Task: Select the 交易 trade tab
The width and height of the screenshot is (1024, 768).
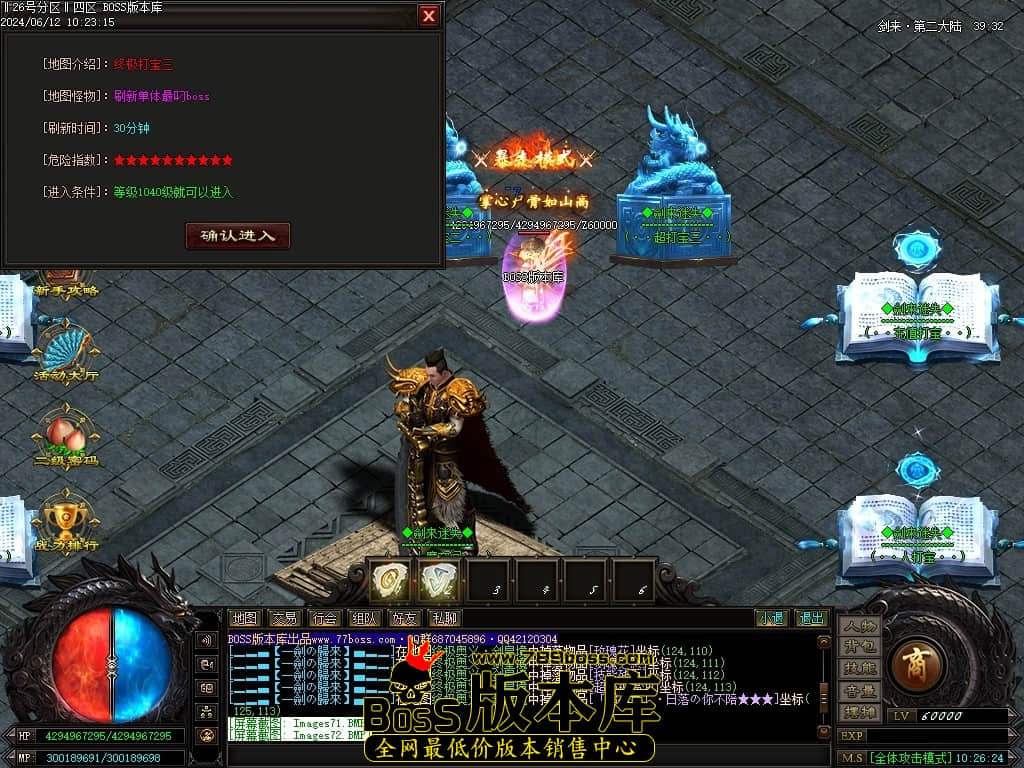Action: (x=285, y=619)
